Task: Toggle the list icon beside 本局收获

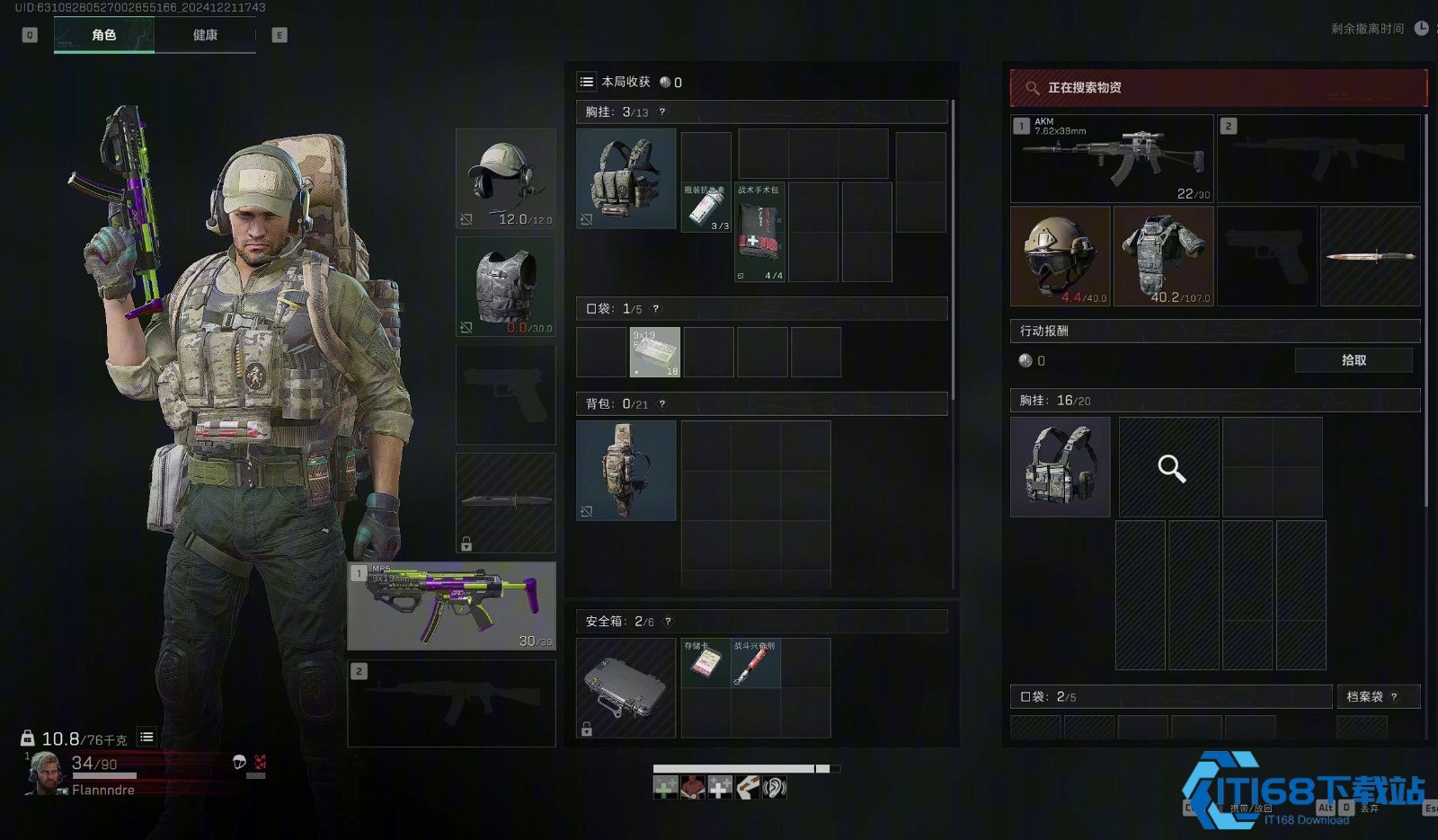Action: (587, 82)
